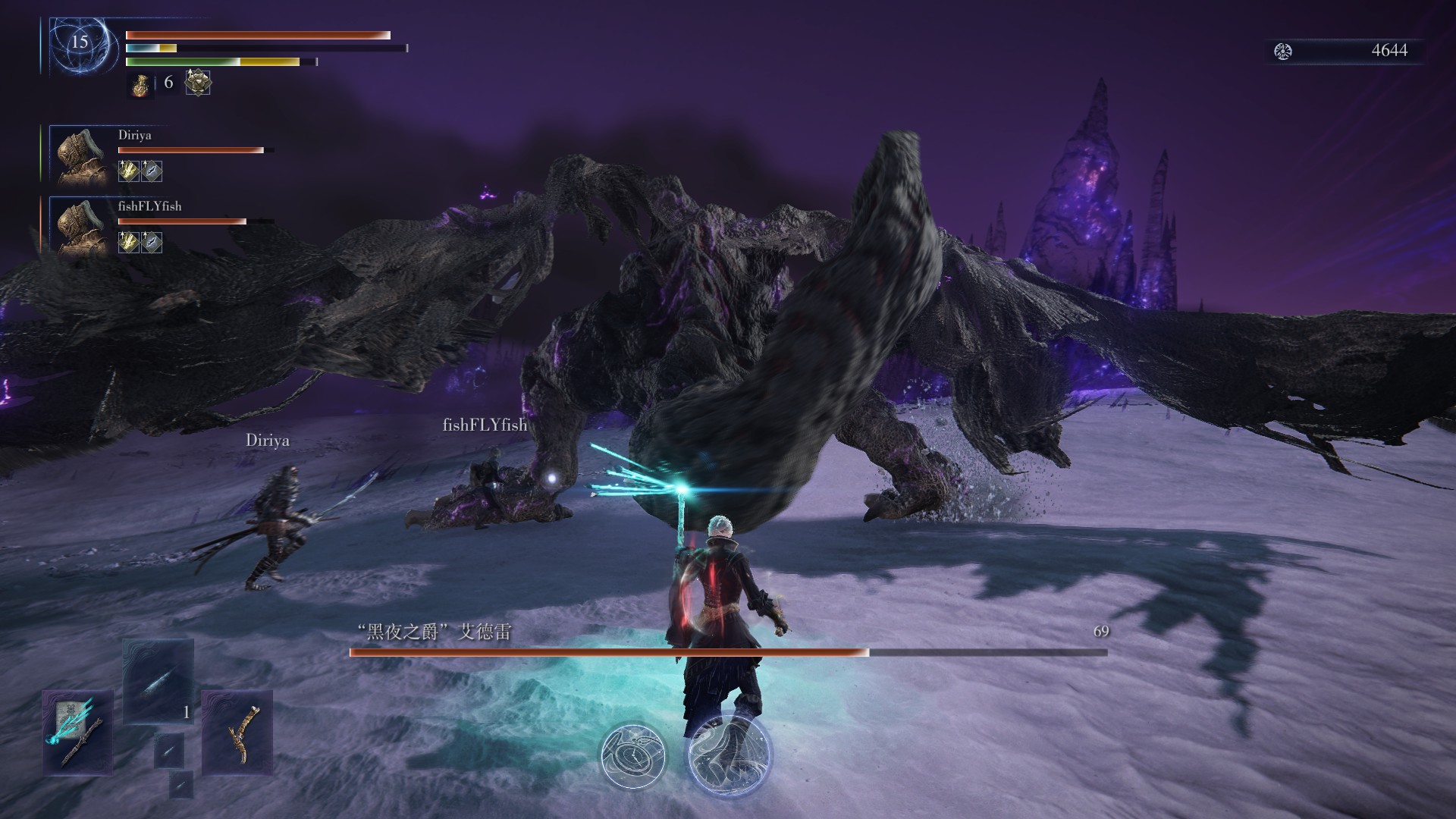
Task: Select Diriya's teammate portrait
Action: (x=82, y=155)
